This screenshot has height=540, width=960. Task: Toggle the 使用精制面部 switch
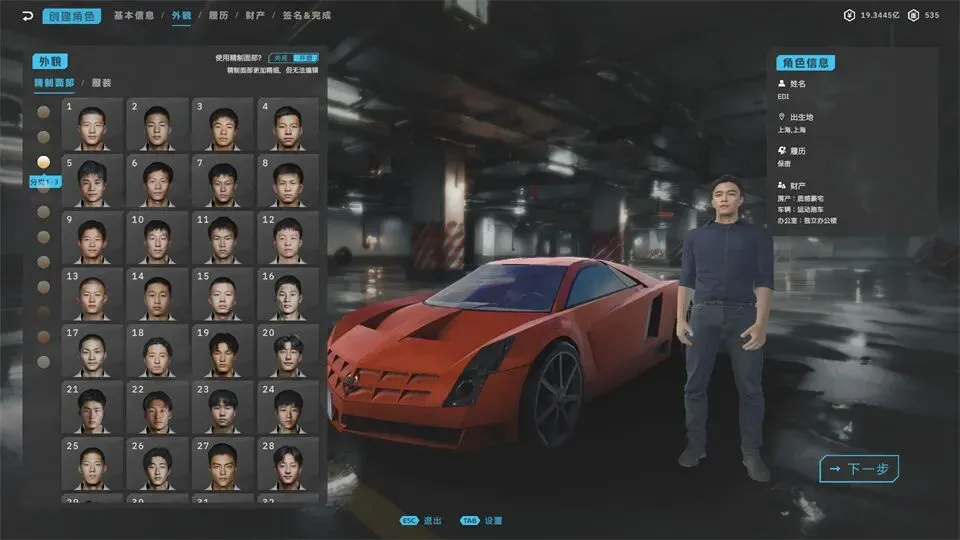293,58
